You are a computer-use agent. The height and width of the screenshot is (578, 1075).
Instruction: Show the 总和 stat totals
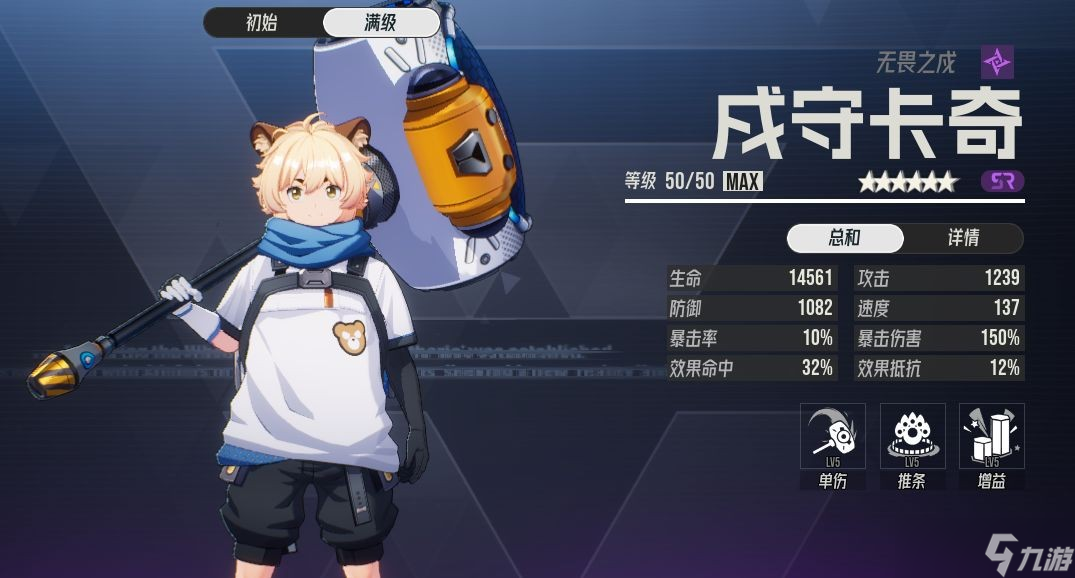tap(845, 238)
